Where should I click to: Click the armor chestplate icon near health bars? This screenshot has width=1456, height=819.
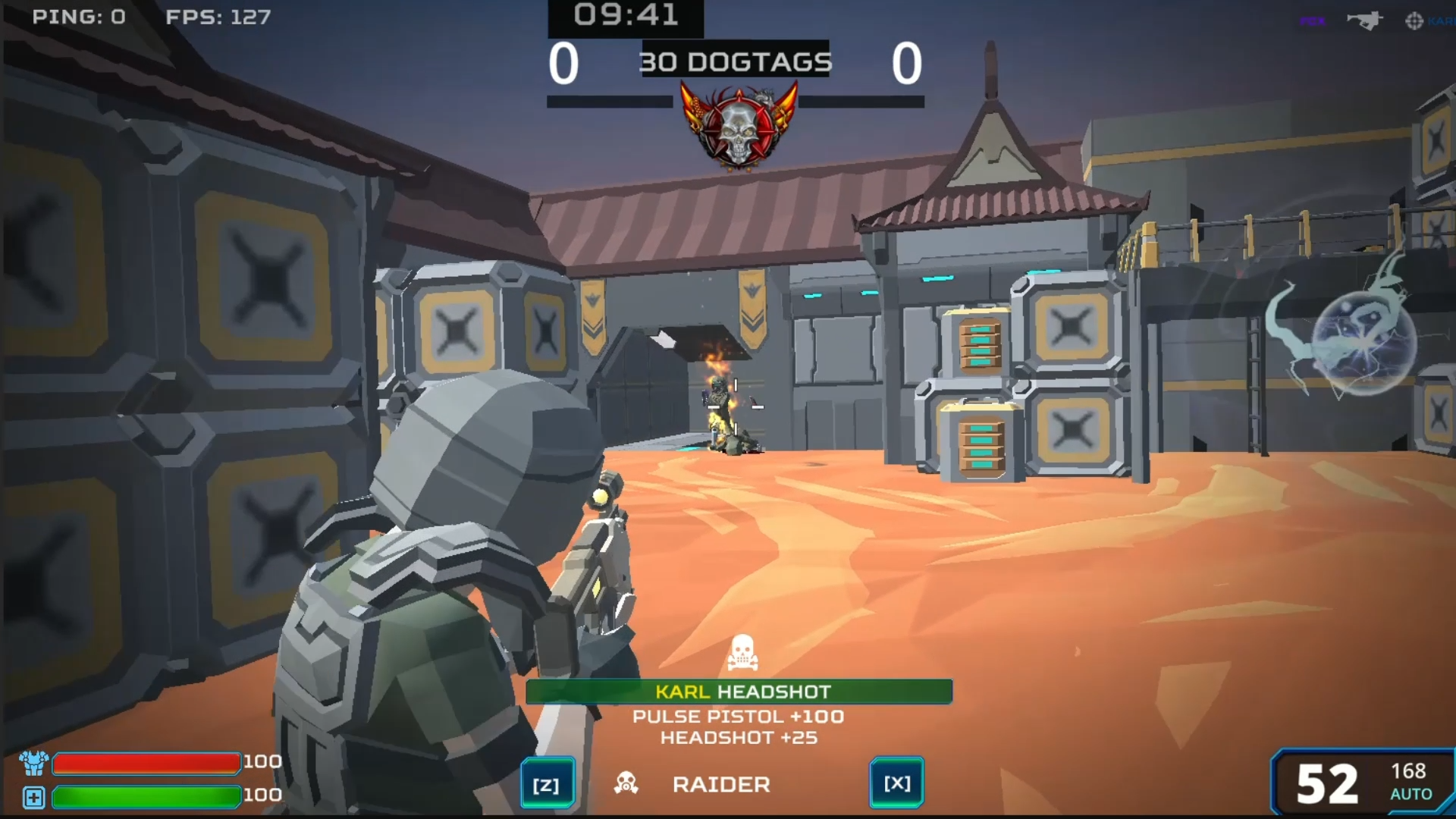pyautogui.click(x=33, y=761)
